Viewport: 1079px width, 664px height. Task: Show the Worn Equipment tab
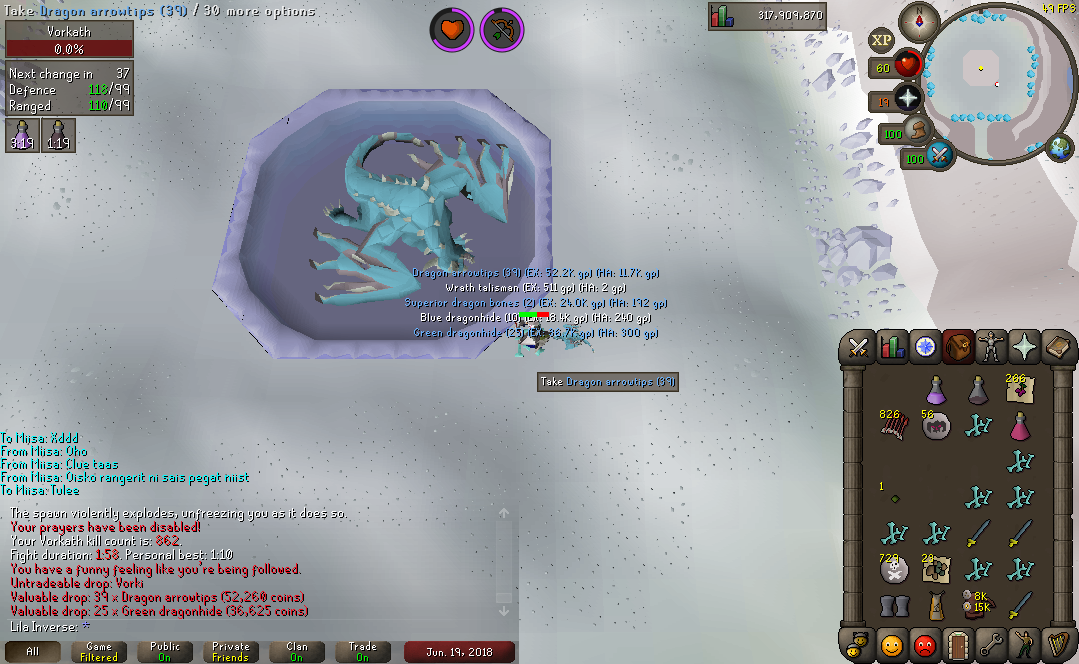(990, 347)
